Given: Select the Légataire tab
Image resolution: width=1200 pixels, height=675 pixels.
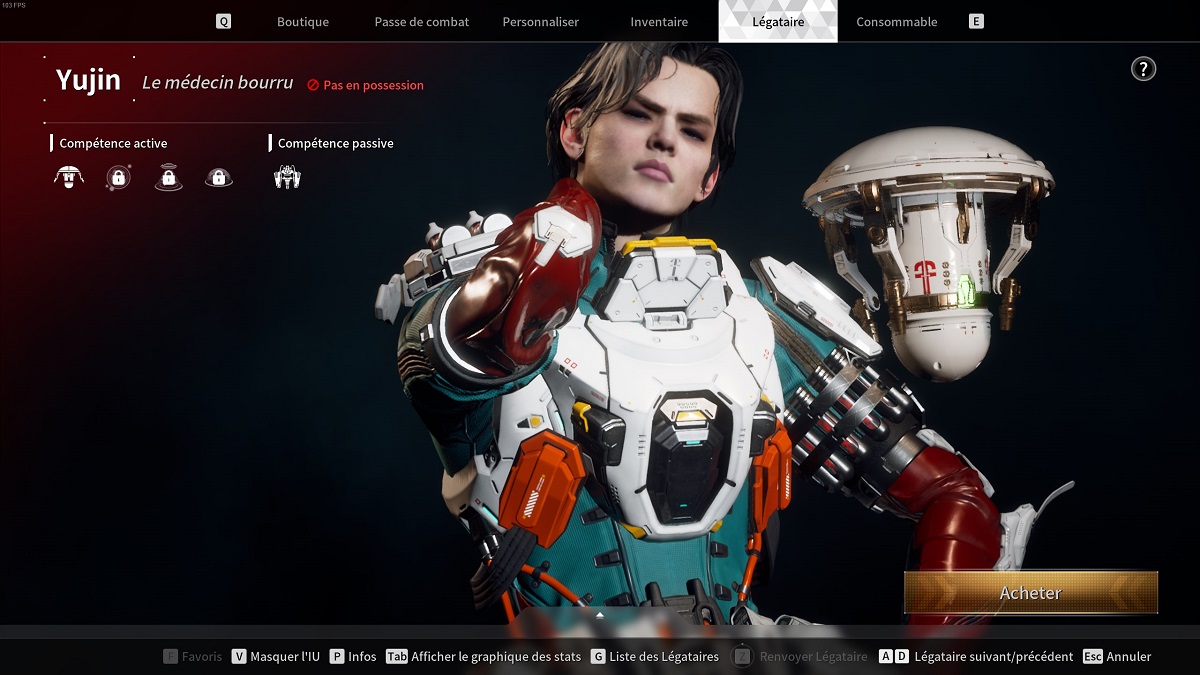Looking at the screenshot, I should 778,22.
